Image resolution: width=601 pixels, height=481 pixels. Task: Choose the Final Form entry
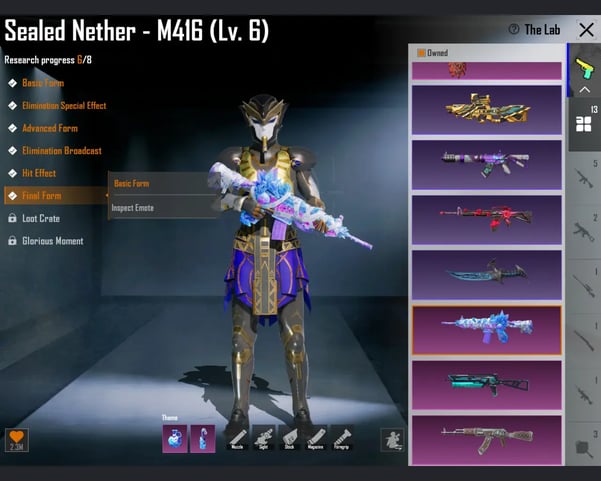pos(42,196)
